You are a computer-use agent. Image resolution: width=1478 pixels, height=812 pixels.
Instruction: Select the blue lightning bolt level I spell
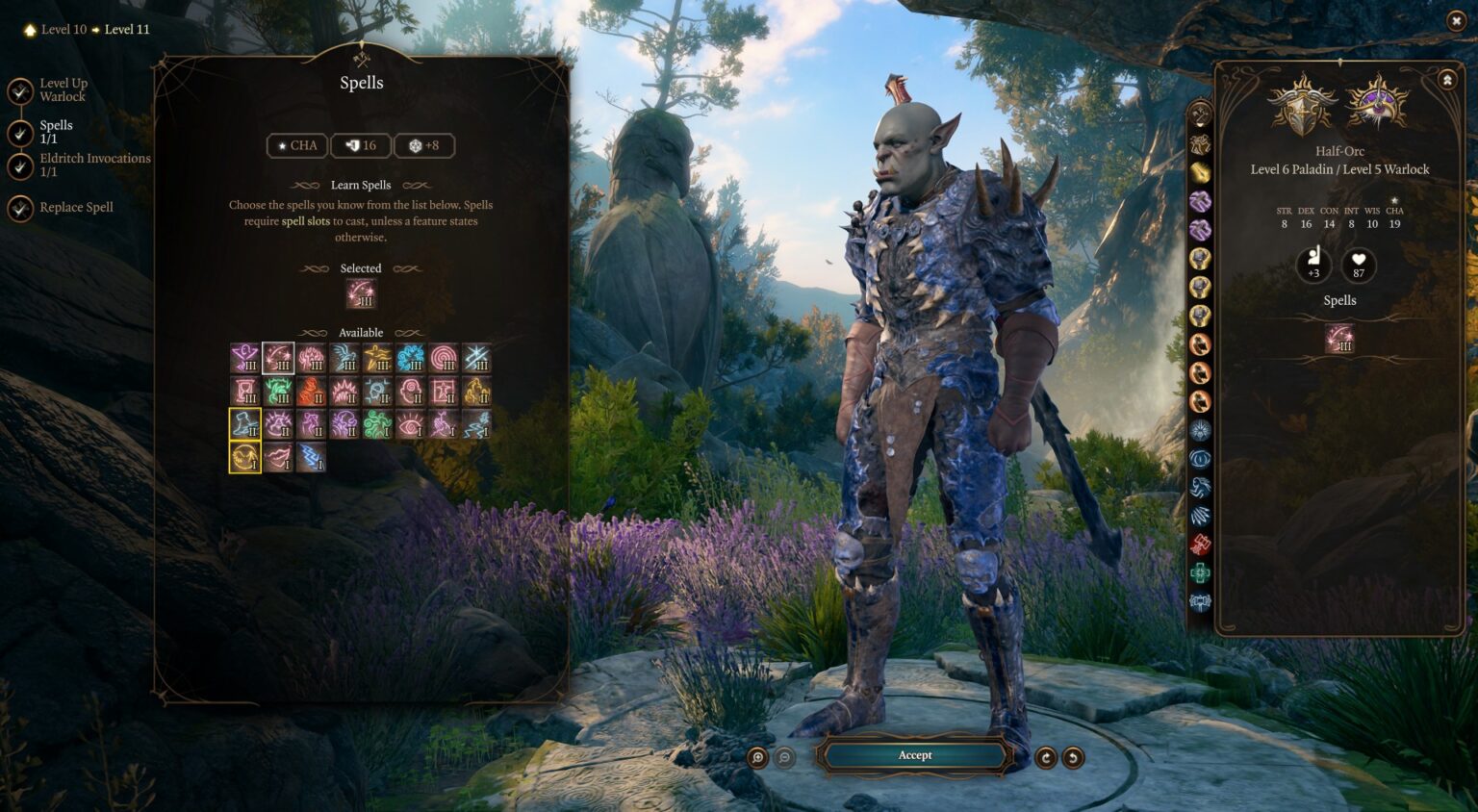pyautogui.click(x=312, y=457)
